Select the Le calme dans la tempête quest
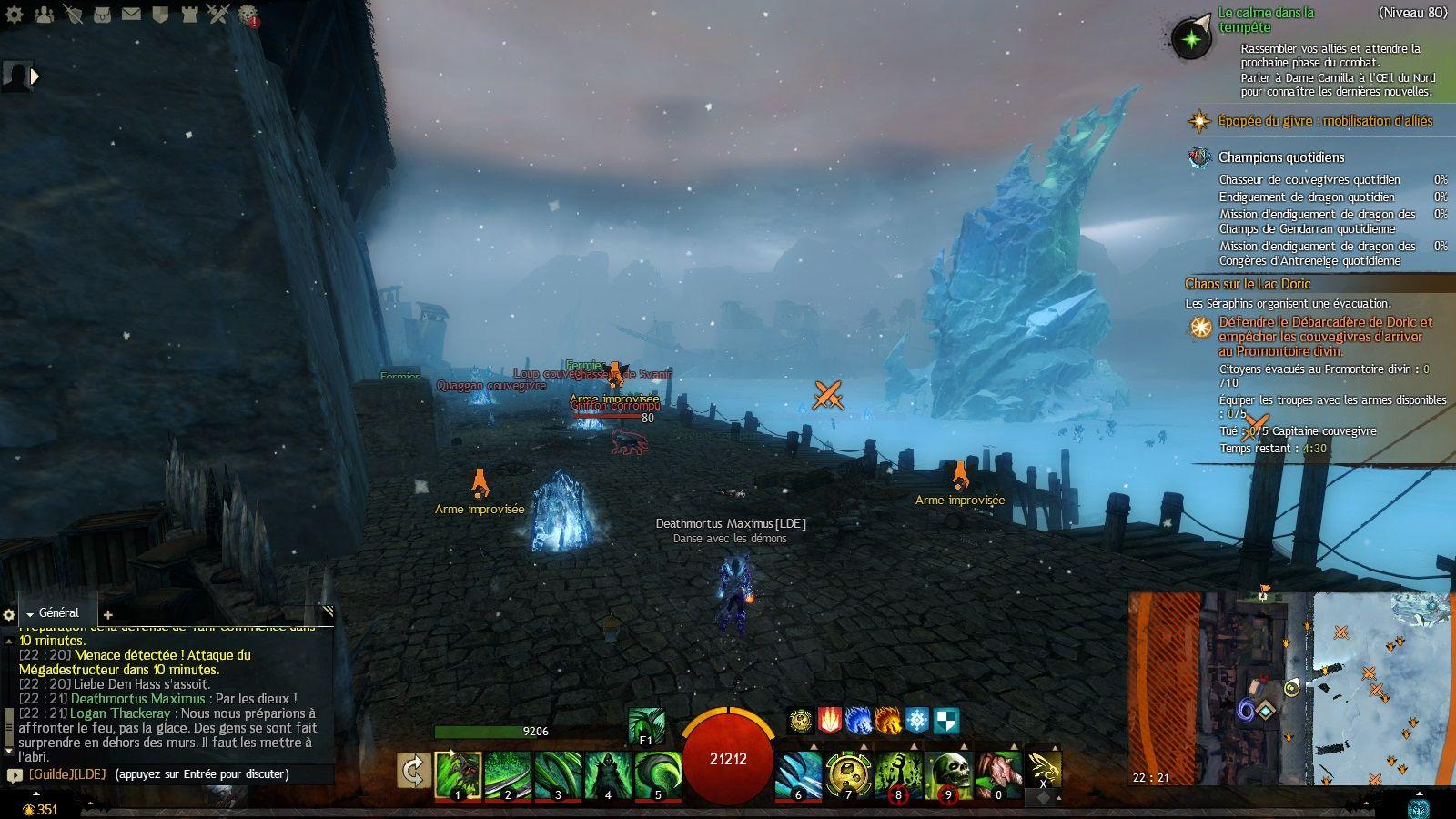1456x819 pixels. pos(1267,20)
